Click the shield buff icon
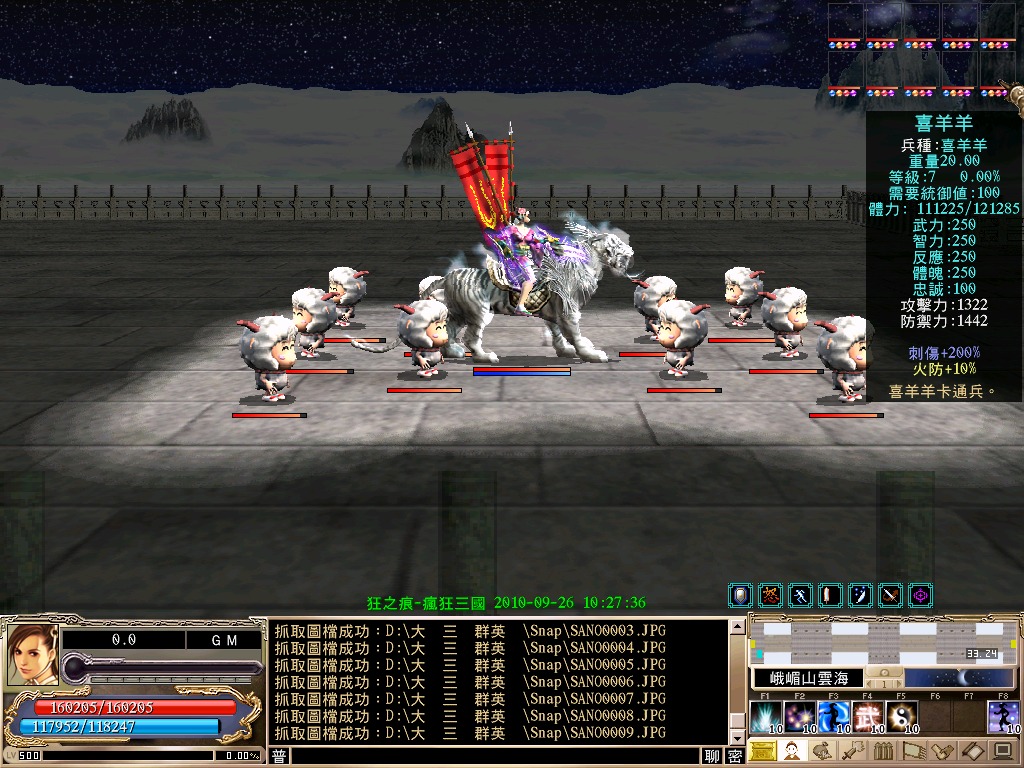This screenshot has width=1024, height=768. (740, 596)
